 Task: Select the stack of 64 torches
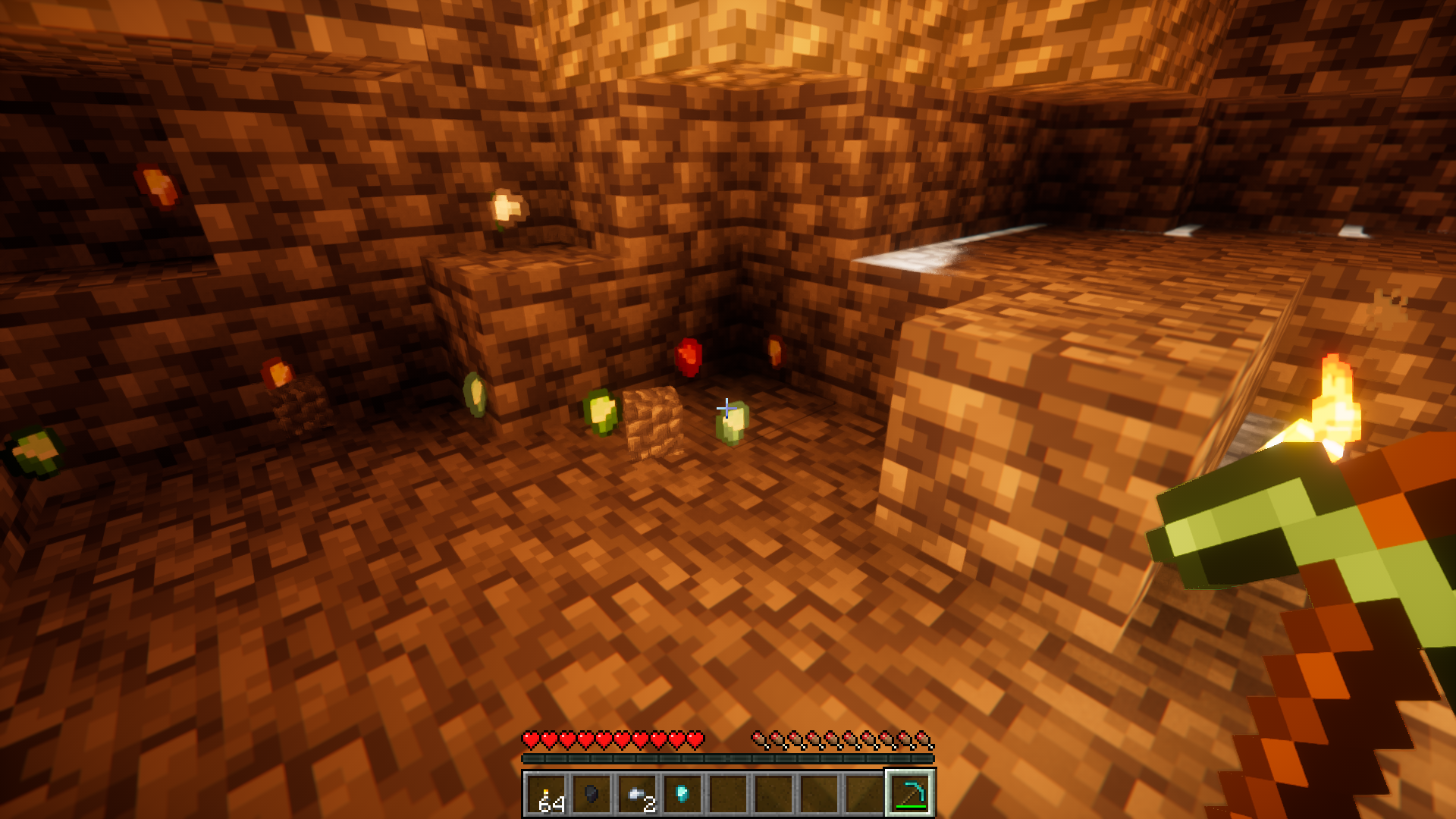547,794
